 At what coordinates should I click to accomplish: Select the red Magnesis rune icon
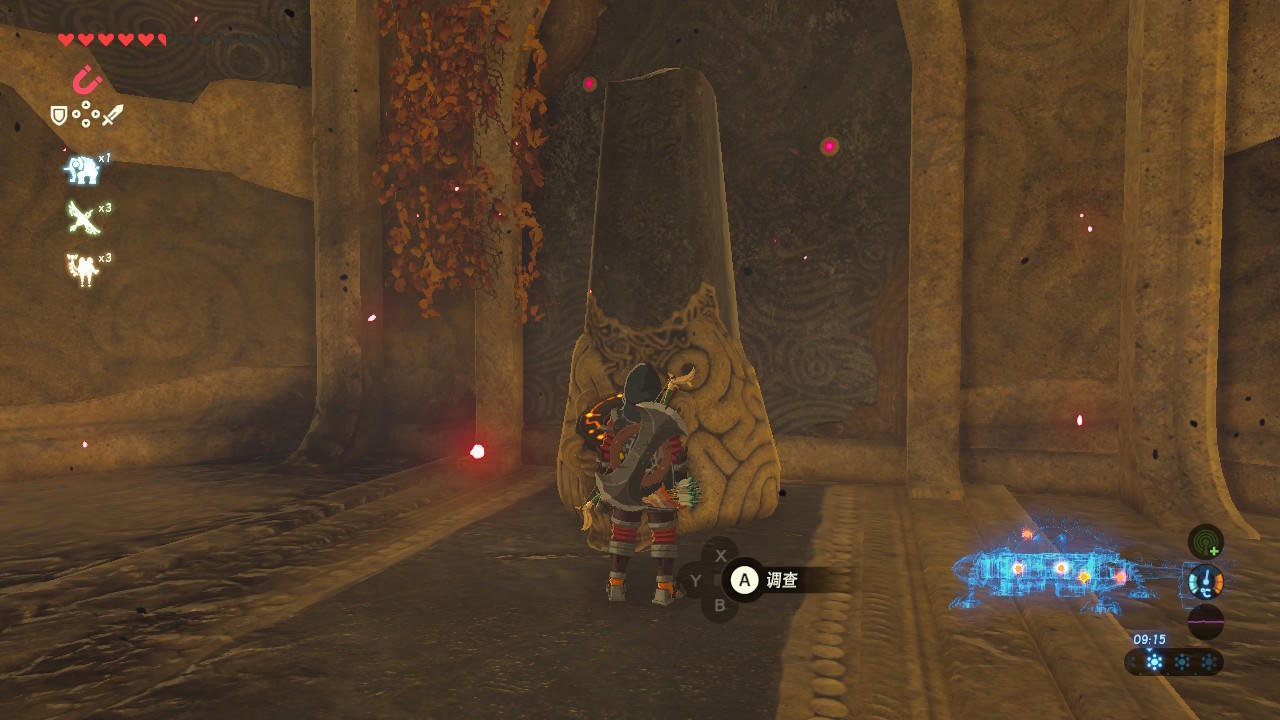[88, 79]
